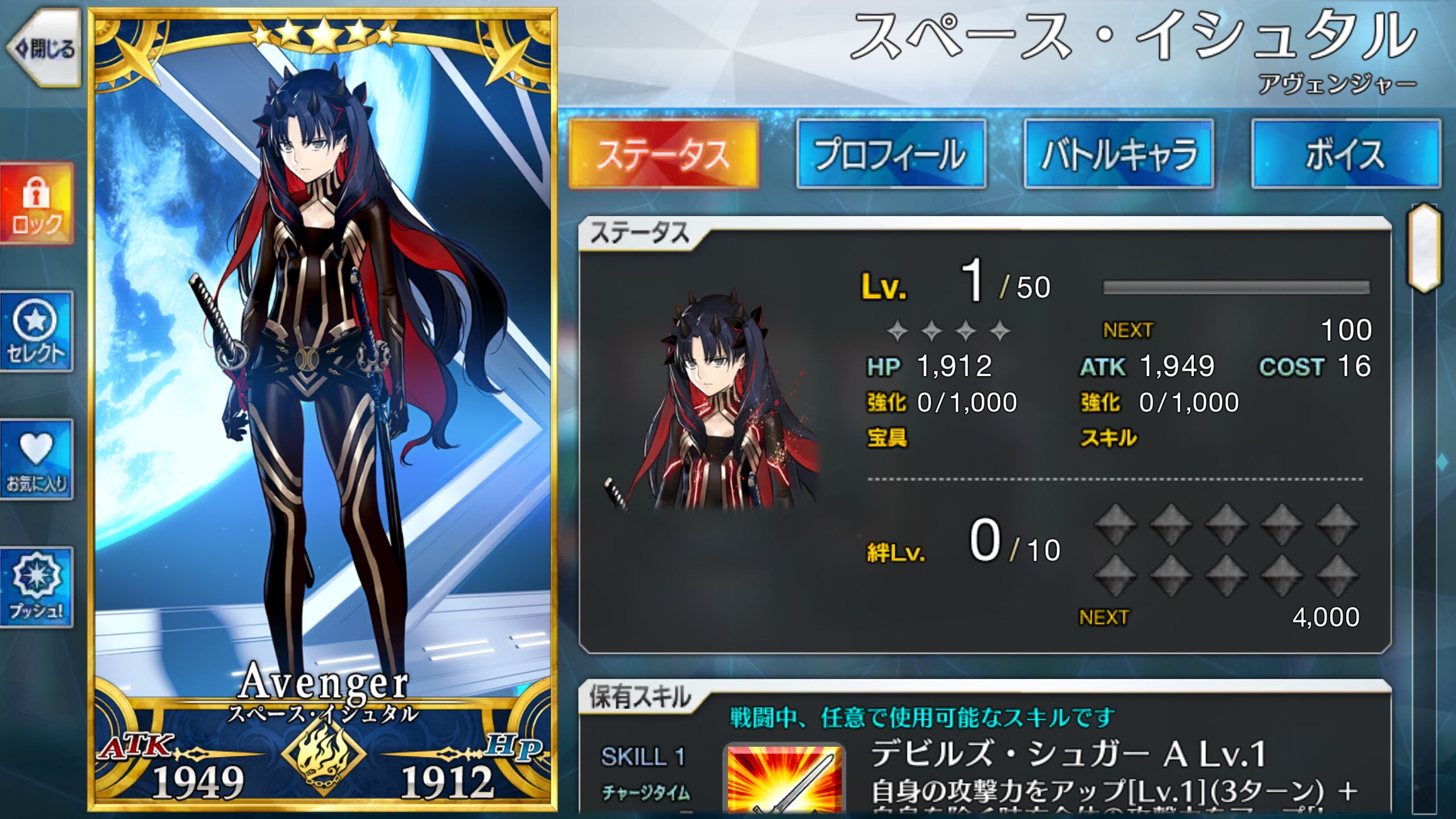The image size is (1456, 819).
Task: Tap the プッシュ! push button
Action: click(37, 588)
